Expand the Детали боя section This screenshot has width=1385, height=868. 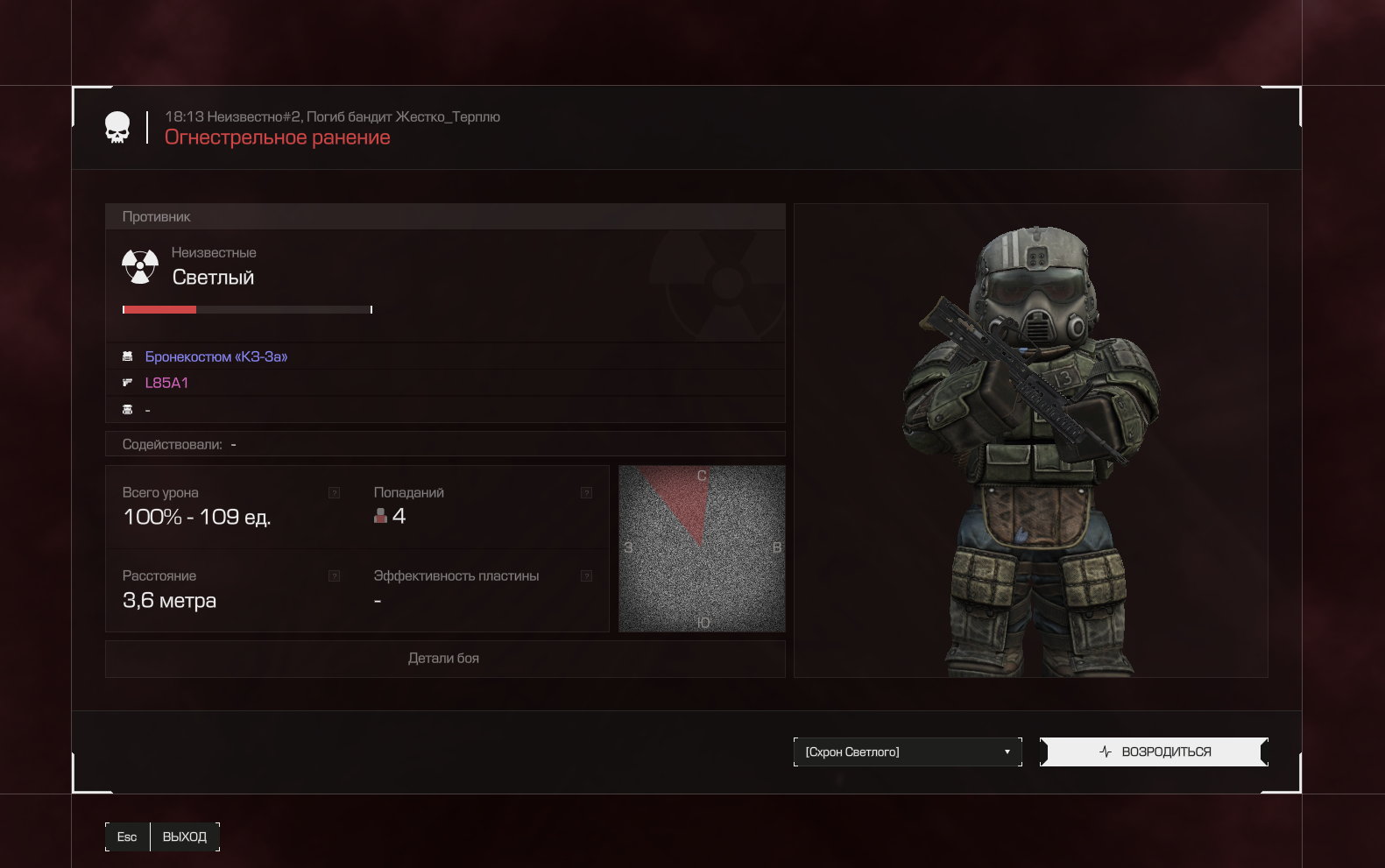[x=444, y=659]
